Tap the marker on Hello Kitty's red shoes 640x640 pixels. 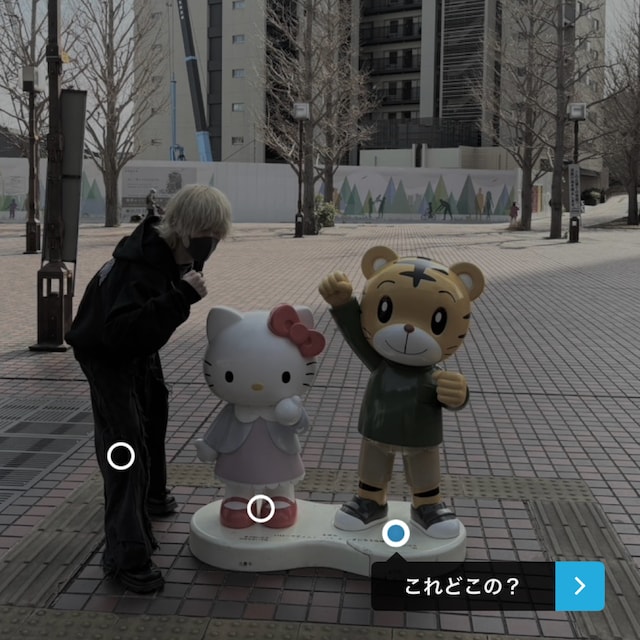pyautogui.click(x=261, y=509)
